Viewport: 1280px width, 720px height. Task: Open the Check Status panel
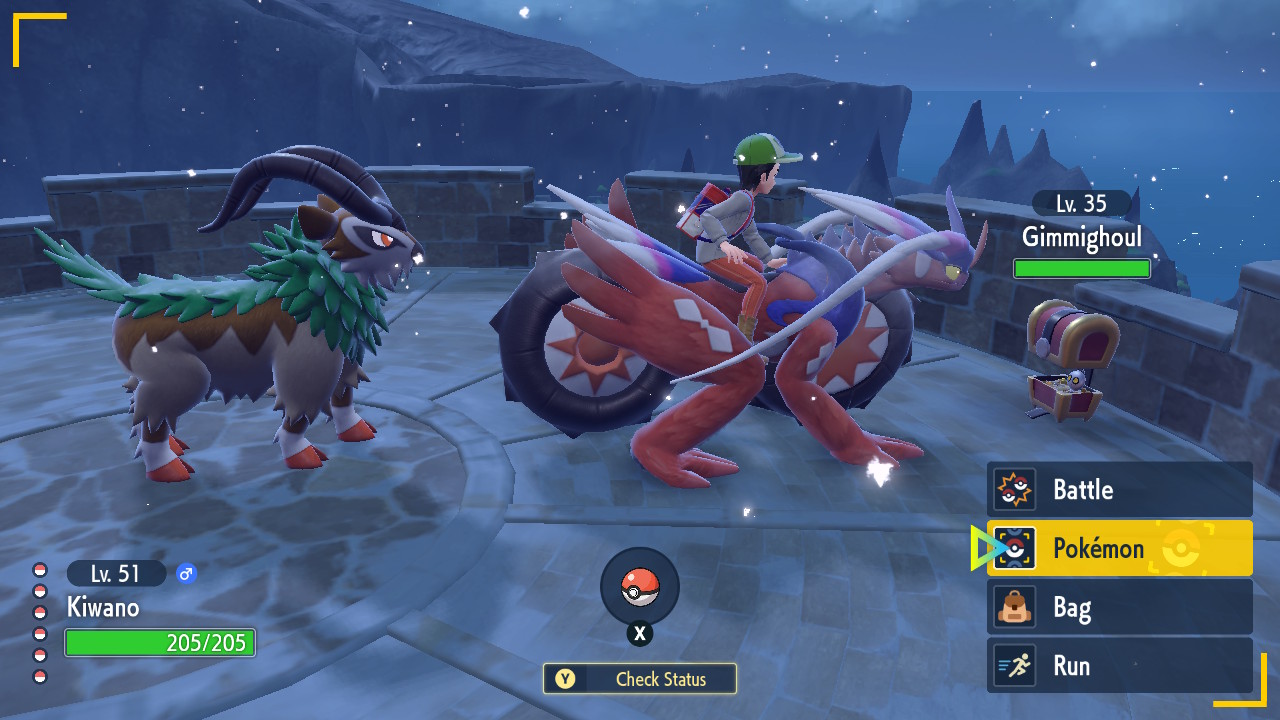click(640, 679)
